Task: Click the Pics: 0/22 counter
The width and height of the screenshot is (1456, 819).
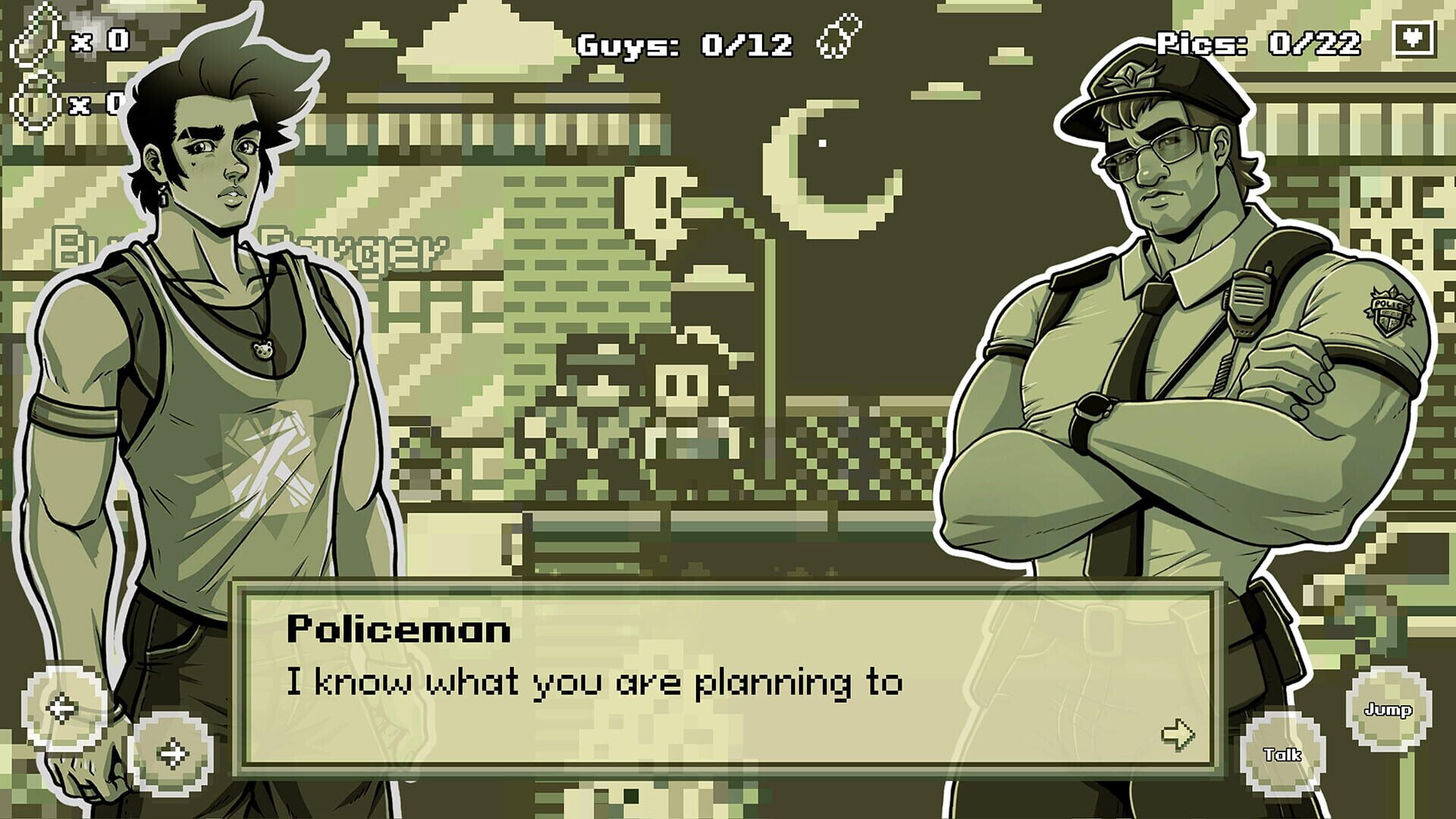Action: click(x=1259, y=44)
